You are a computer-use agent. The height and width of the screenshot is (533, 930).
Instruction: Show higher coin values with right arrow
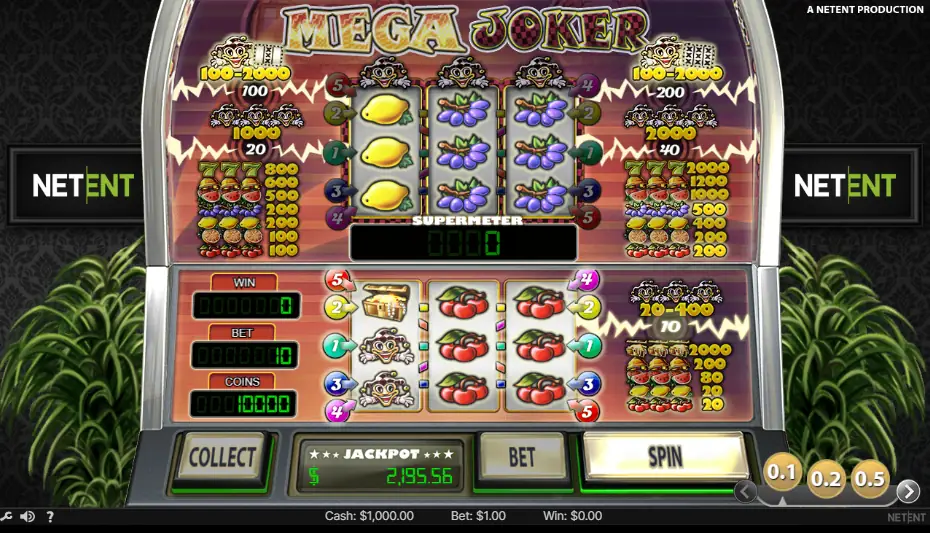pos(908,491)
